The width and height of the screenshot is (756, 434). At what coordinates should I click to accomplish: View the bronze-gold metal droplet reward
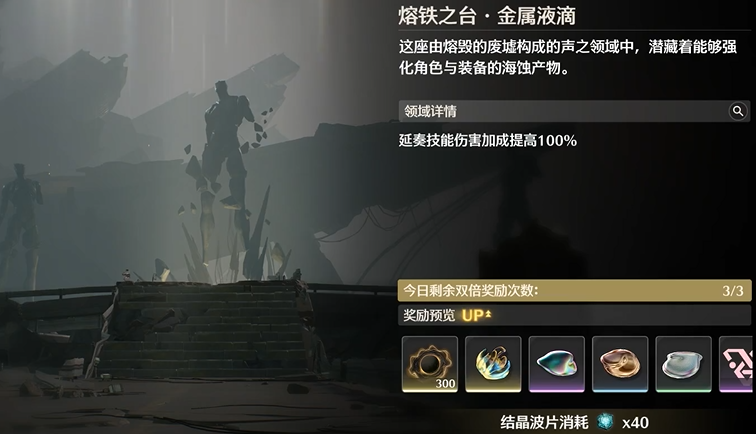[620, 364]
